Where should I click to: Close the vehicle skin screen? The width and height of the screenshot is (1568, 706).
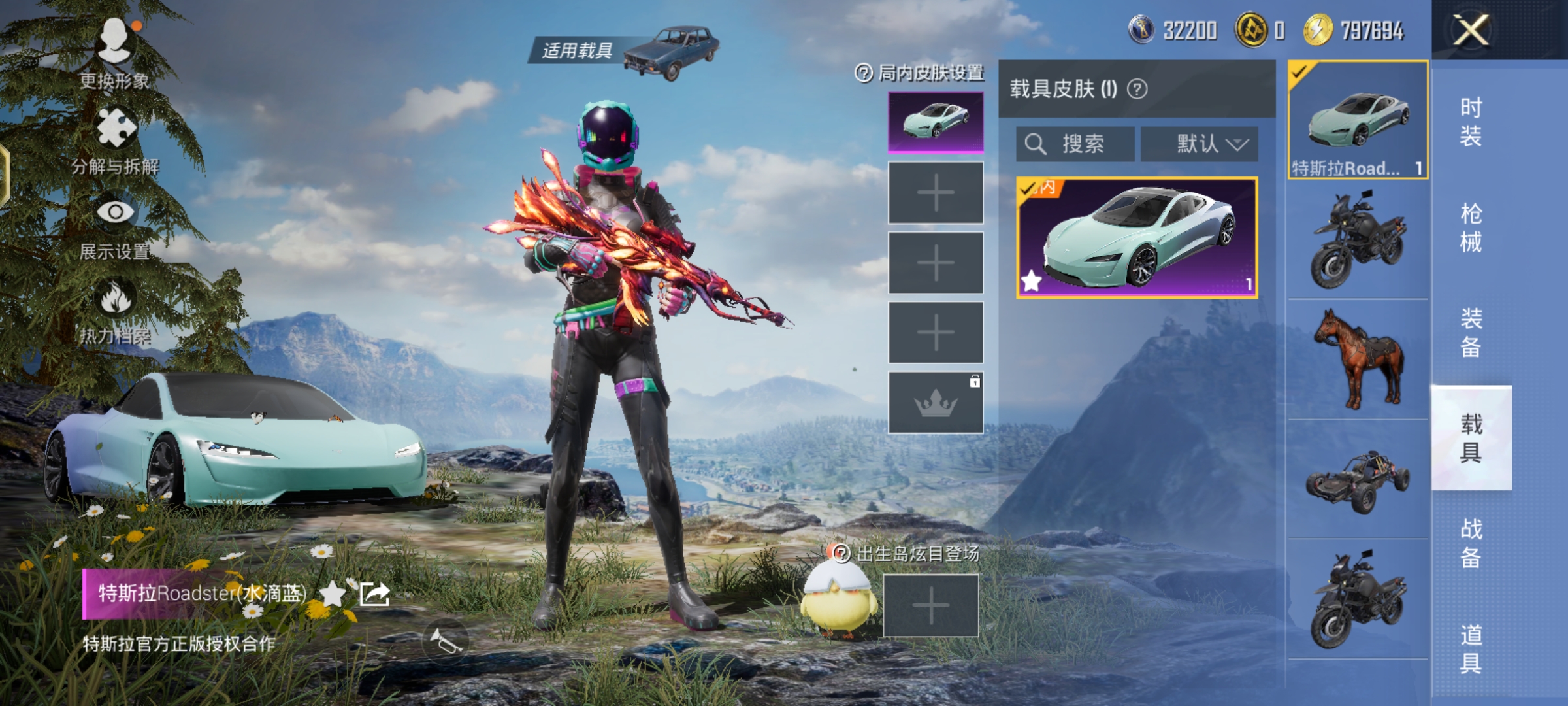pos(1470,30)
